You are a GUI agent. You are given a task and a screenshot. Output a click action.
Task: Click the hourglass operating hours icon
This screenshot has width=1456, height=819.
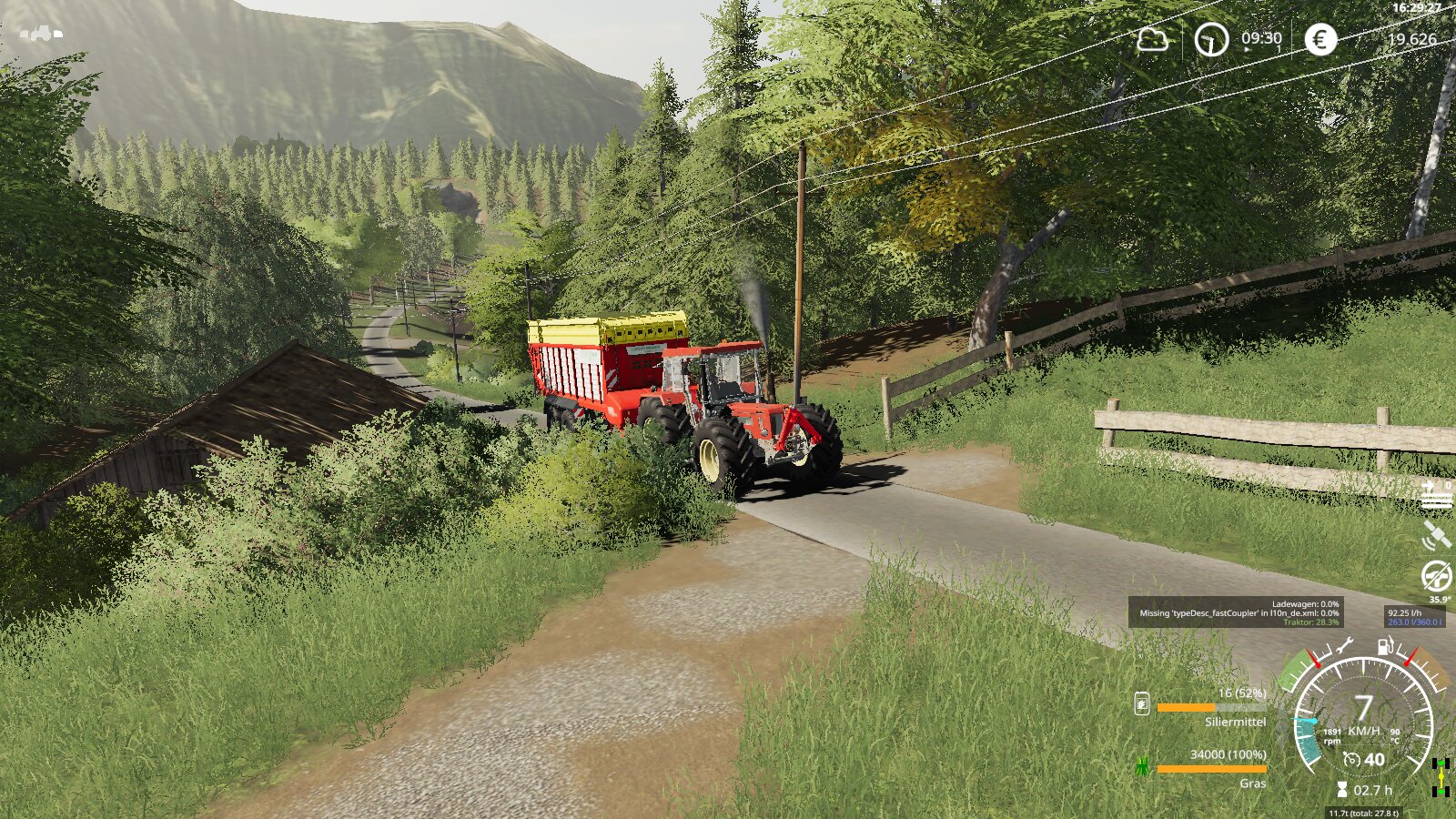pos(1342,790)
